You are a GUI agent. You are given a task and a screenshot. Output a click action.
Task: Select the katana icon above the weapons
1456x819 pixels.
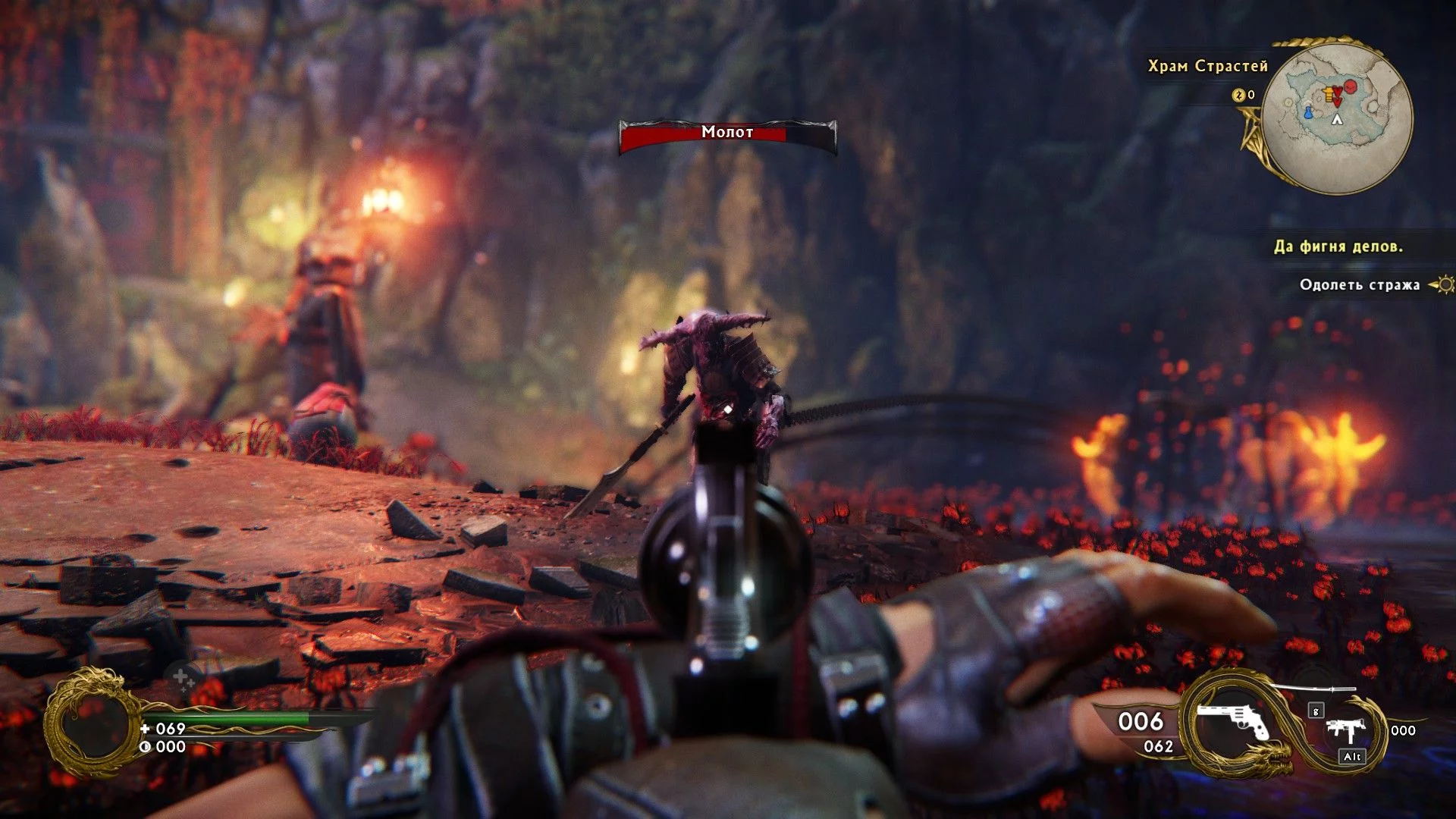(1313, 689)
